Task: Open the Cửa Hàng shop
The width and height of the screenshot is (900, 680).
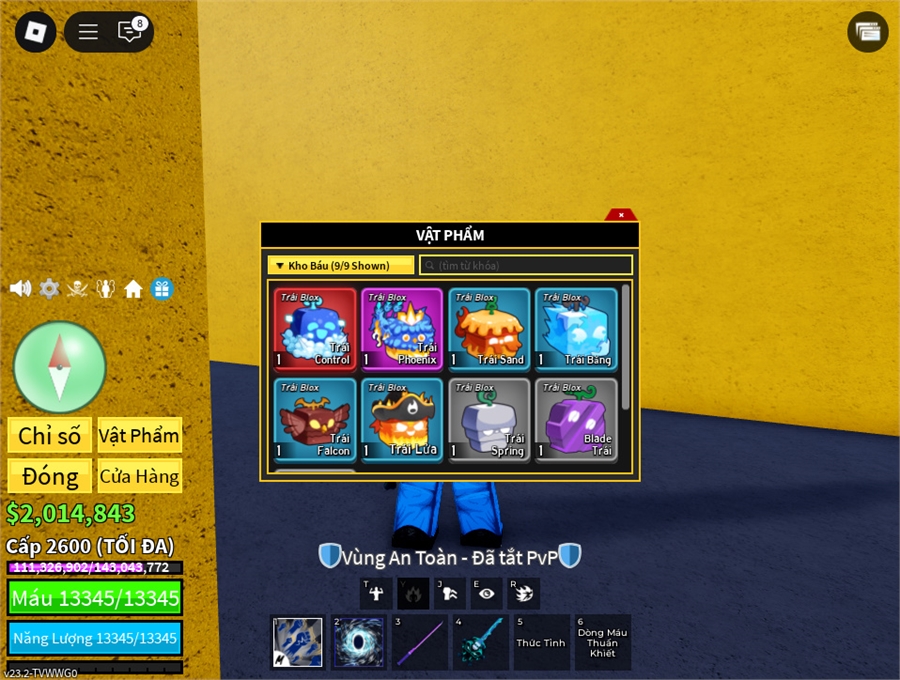Action: [x=139, y=476]
